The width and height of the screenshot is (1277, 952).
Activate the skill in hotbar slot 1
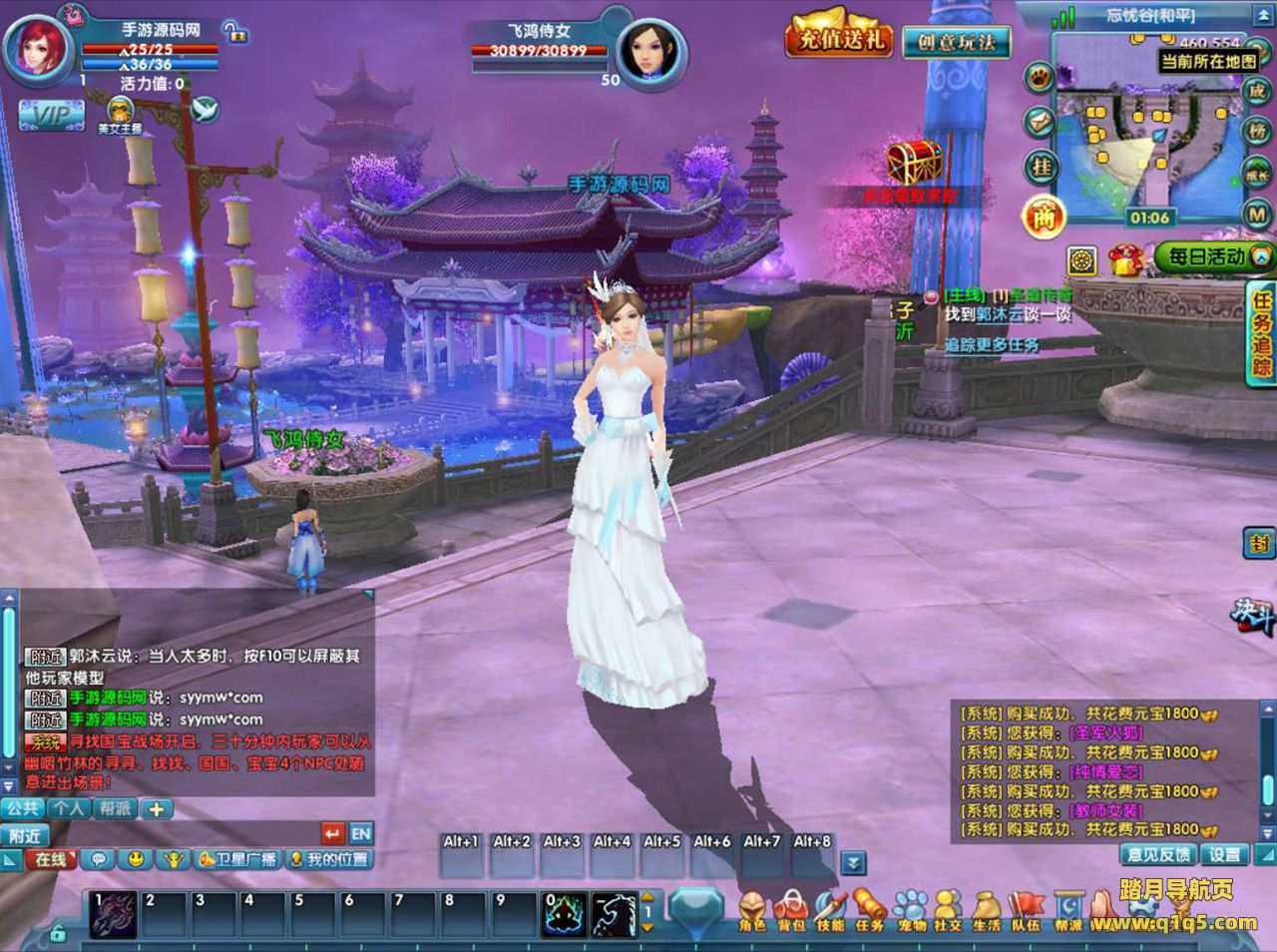(113, 914)
